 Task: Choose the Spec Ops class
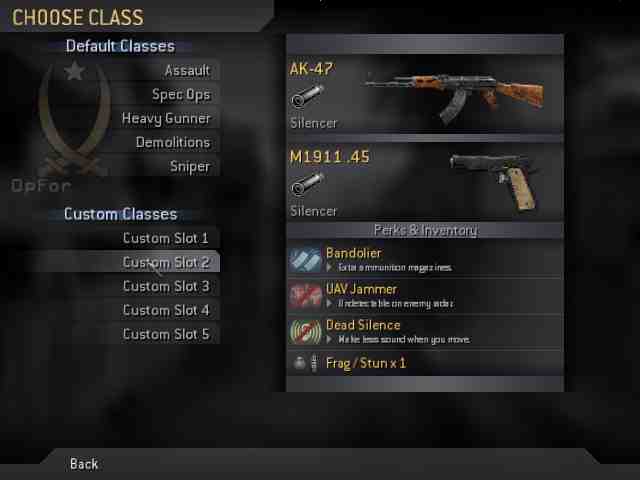(x=181, y=94)
